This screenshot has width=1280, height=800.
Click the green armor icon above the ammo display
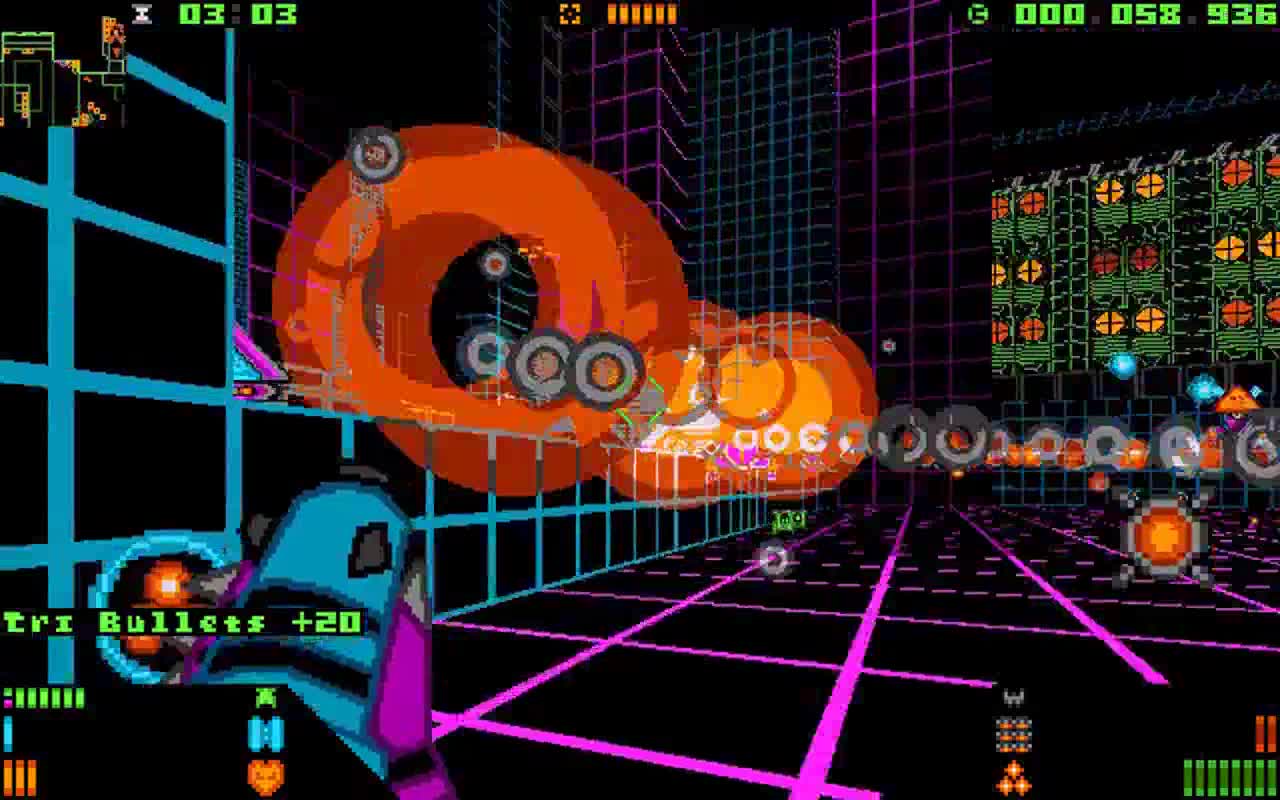(265, 697)
